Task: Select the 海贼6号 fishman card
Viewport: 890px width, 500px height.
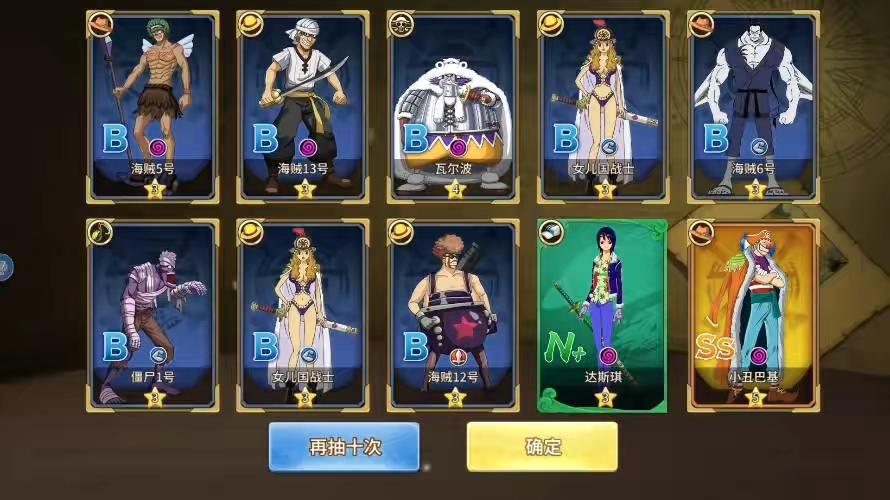Action: tap(753, 106)
